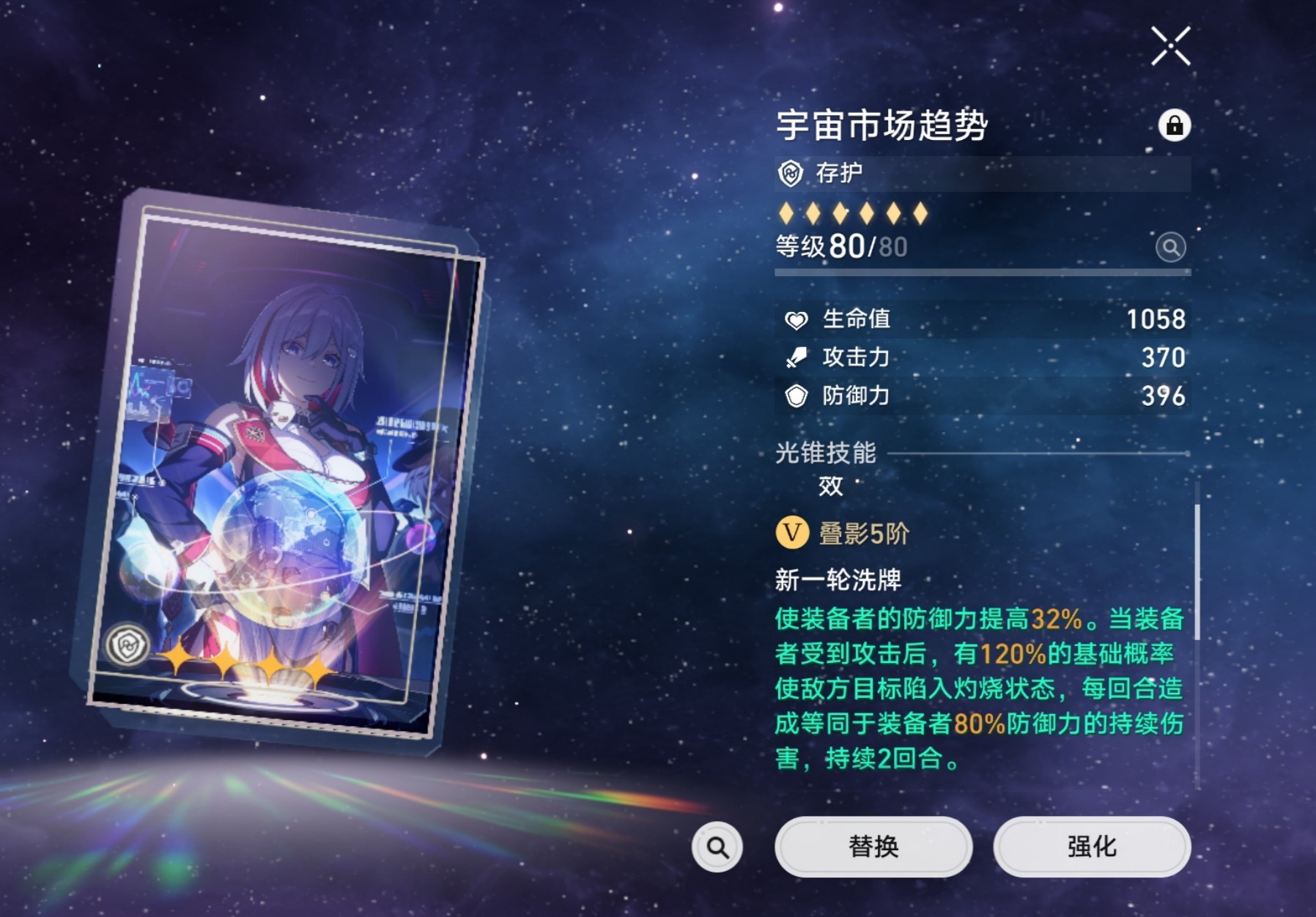Open the search magnifier icon at the bottom

pyautogui.click(x=716, y=846)
